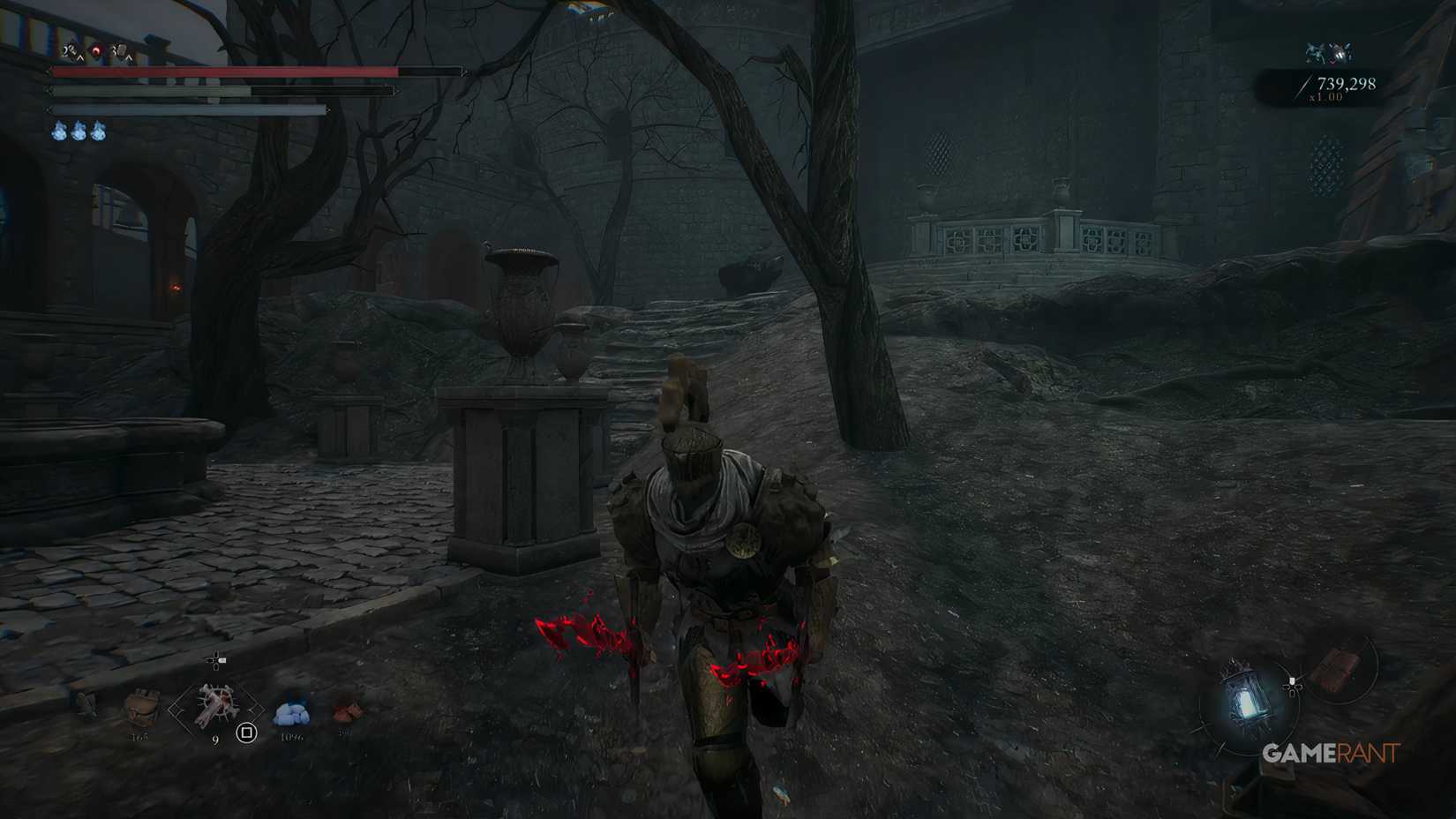Click the x1.00 multiplier label
This screenshot has width=1456, height=819.
click(x=1326, y=97)
